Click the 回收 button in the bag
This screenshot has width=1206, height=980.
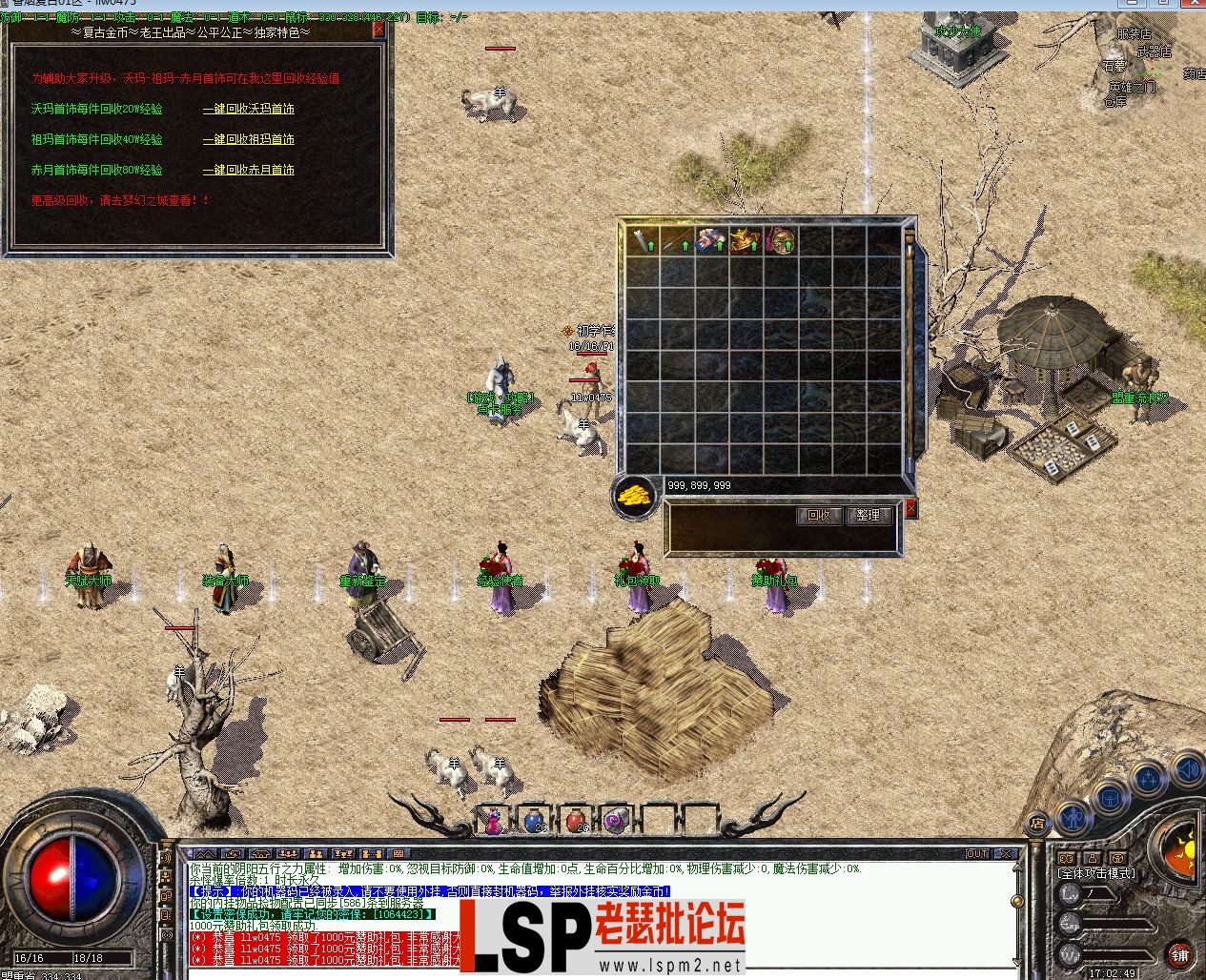(819, 516)
